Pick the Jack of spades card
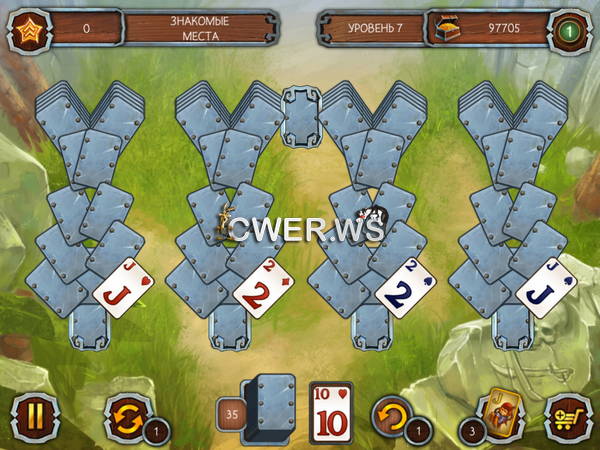This screenshot has width=600, height=450. 541,287
